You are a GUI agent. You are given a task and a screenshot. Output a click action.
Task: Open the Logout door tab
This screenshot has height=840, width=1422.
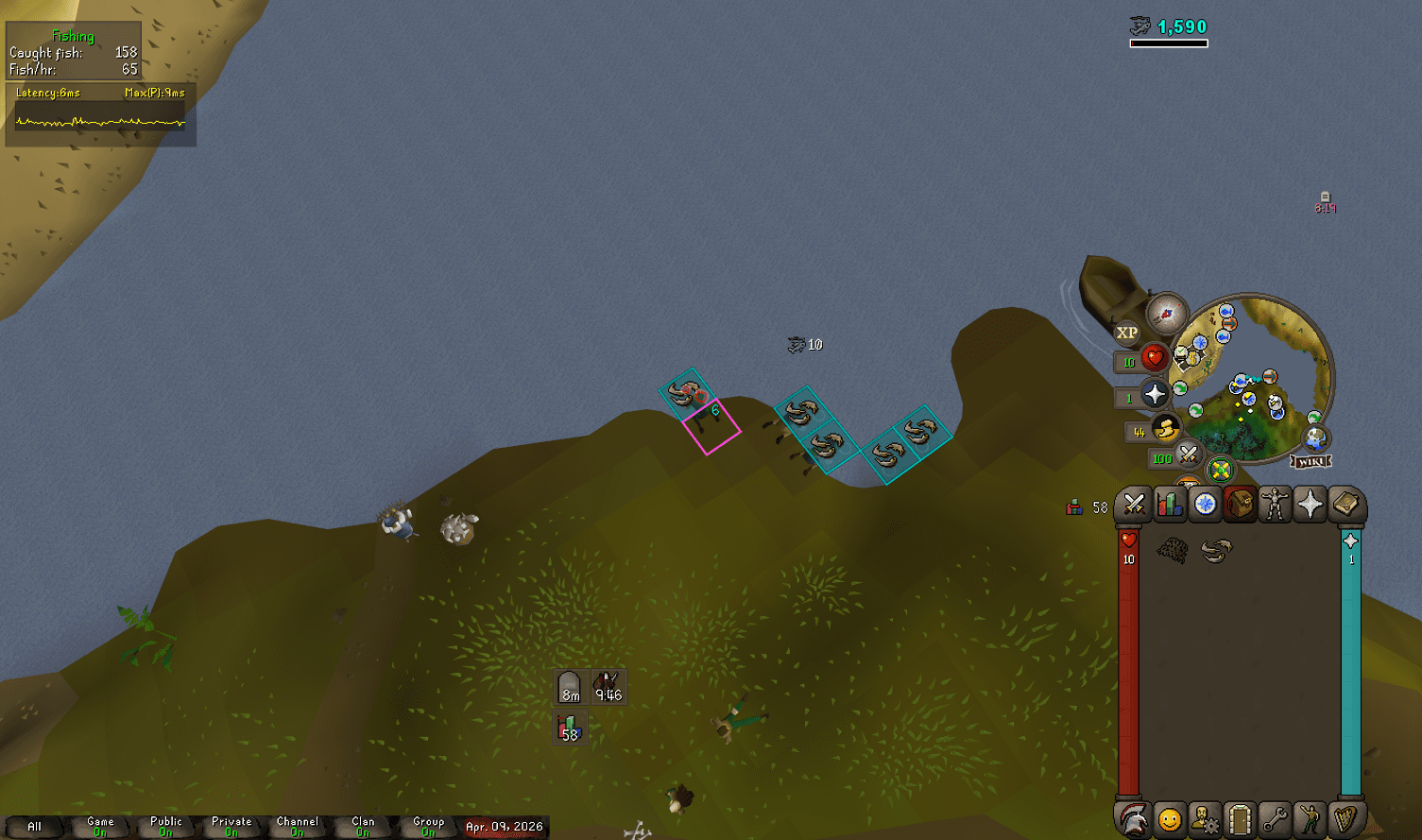[1240, 819]
